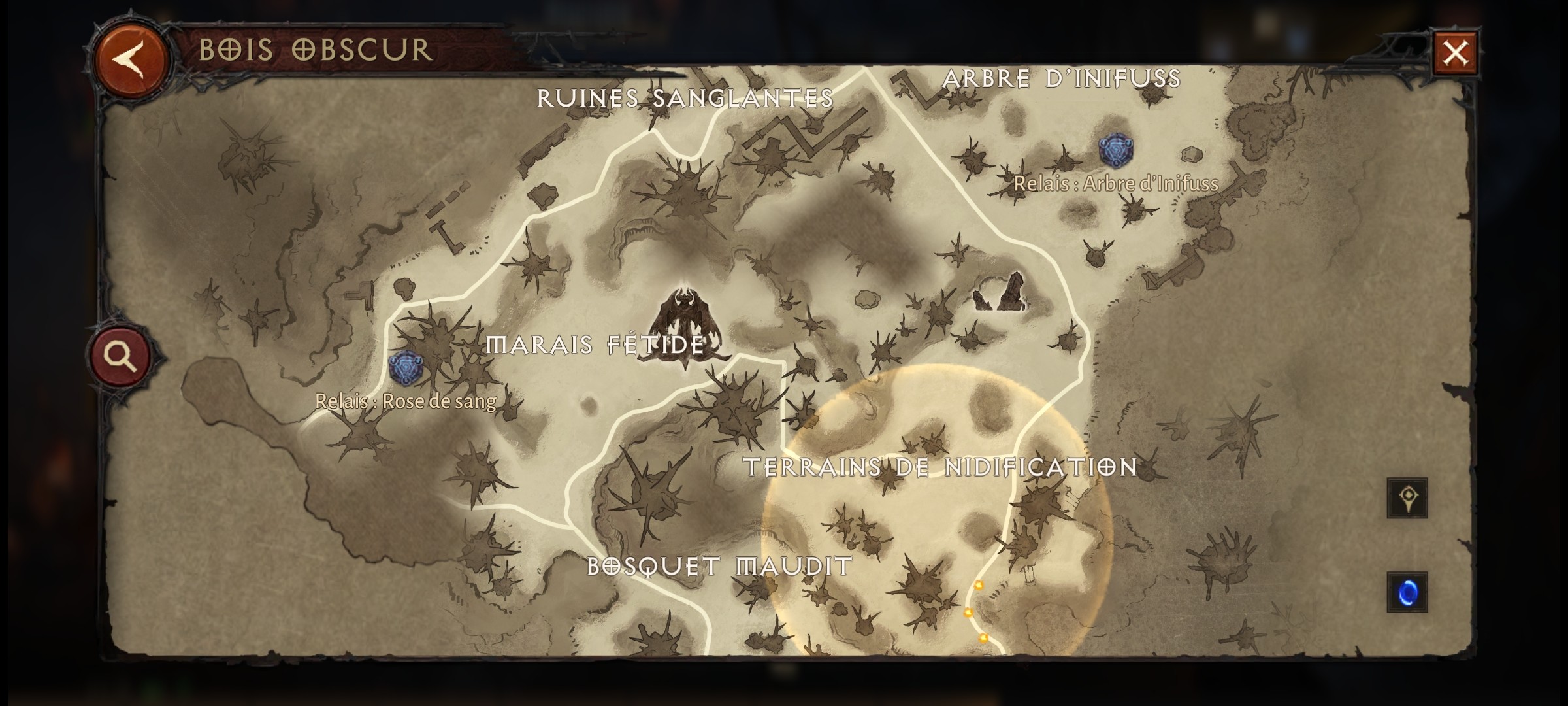This screenshot has height=706, width=1568.
Task: Select the Terrains de Nidification zone name
Action: (x=951, y=465)
